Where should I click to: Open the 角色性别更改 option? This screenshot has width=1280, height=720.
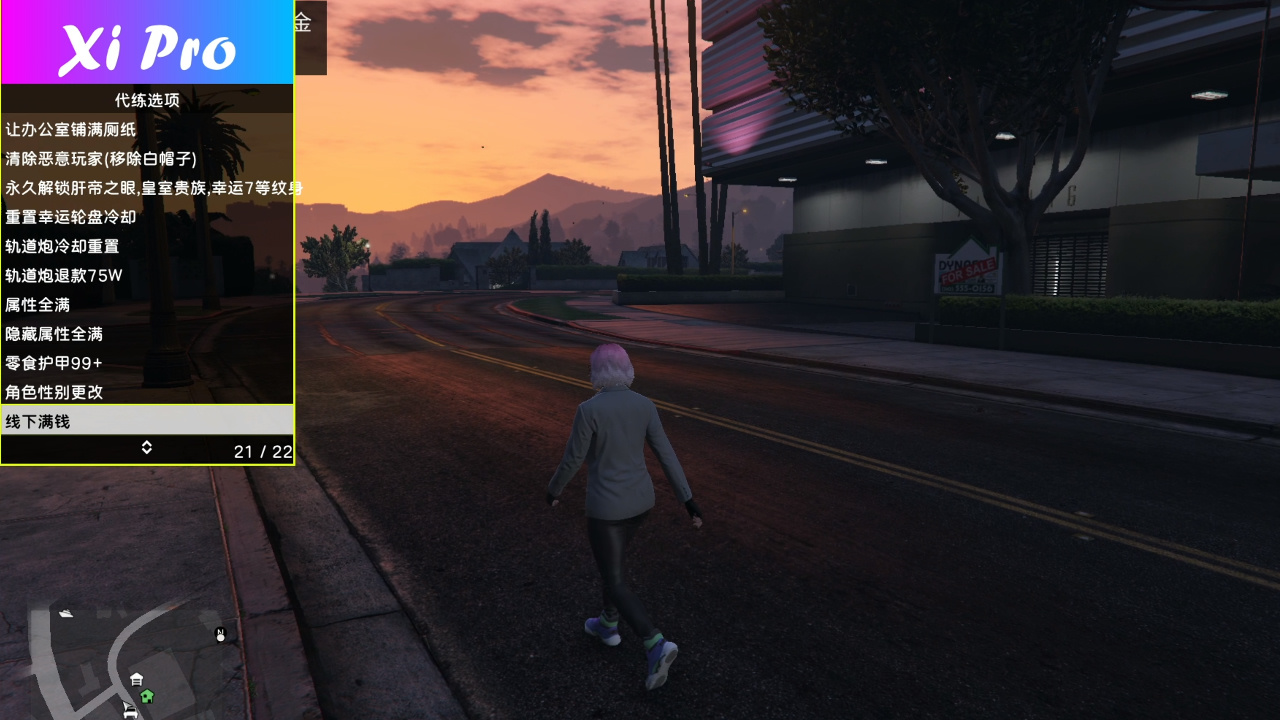pyautogui.click(x=54, y=392)
